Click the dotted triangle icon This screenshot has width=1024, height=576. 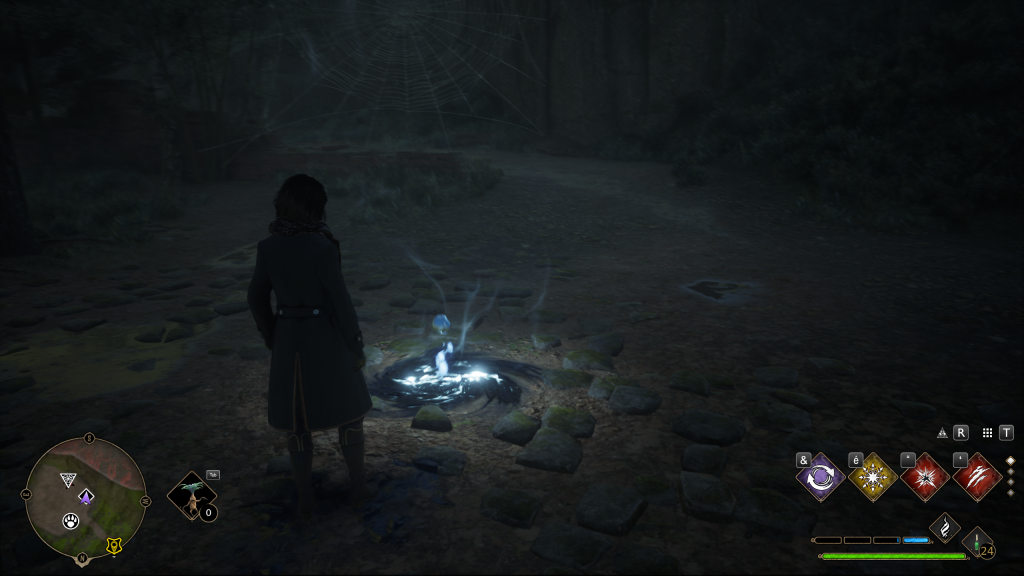[x=942, y=433]
